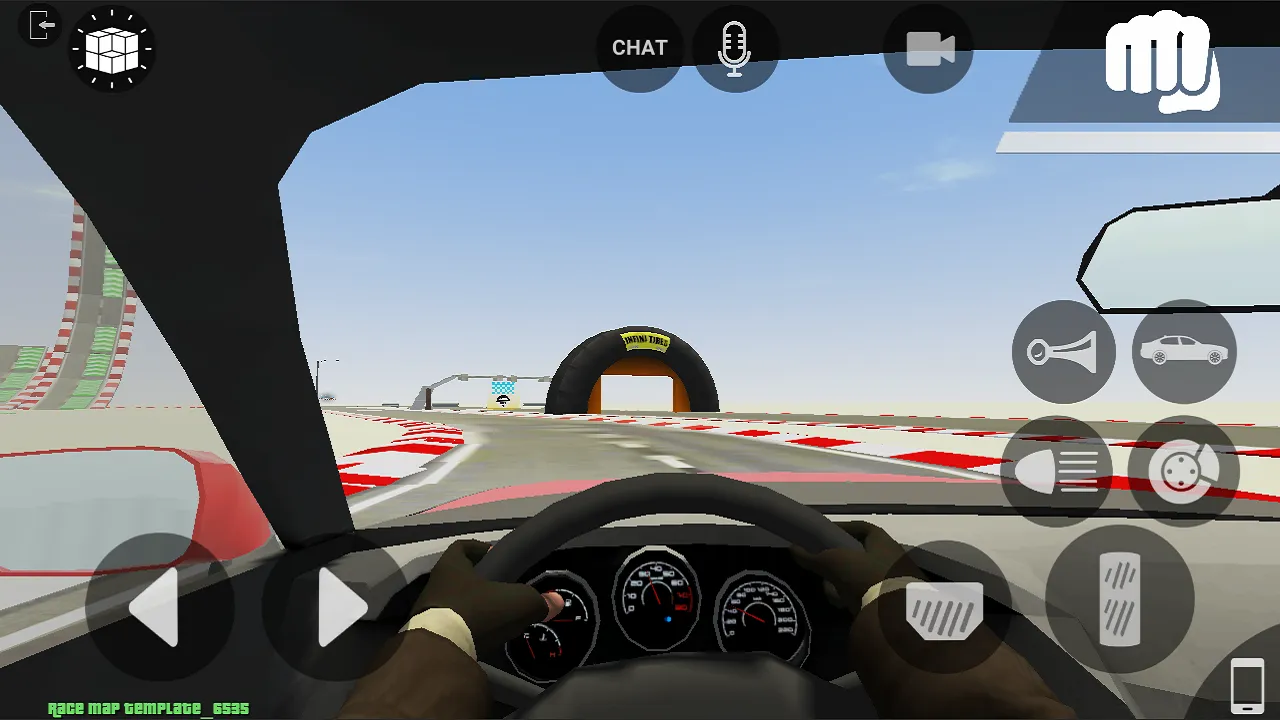Activate the video camera recording icon
This screenshot has width=1280, height=720.
tap(927, 48)
